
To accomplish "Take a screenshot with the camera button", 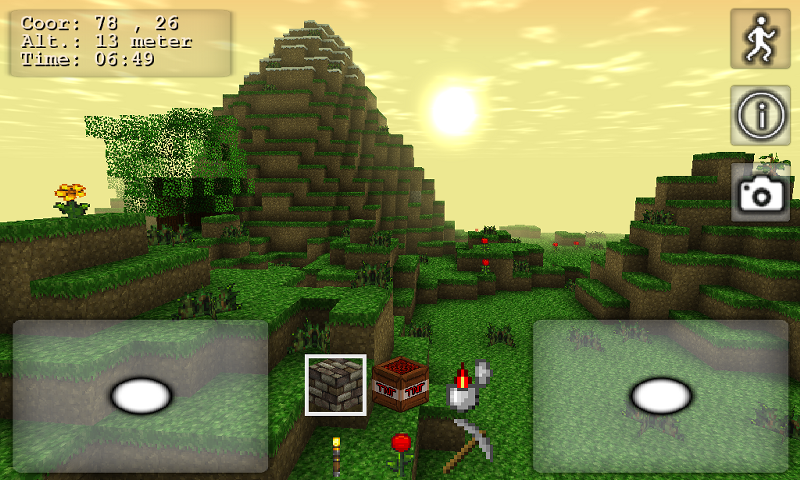I will point(760,193).
